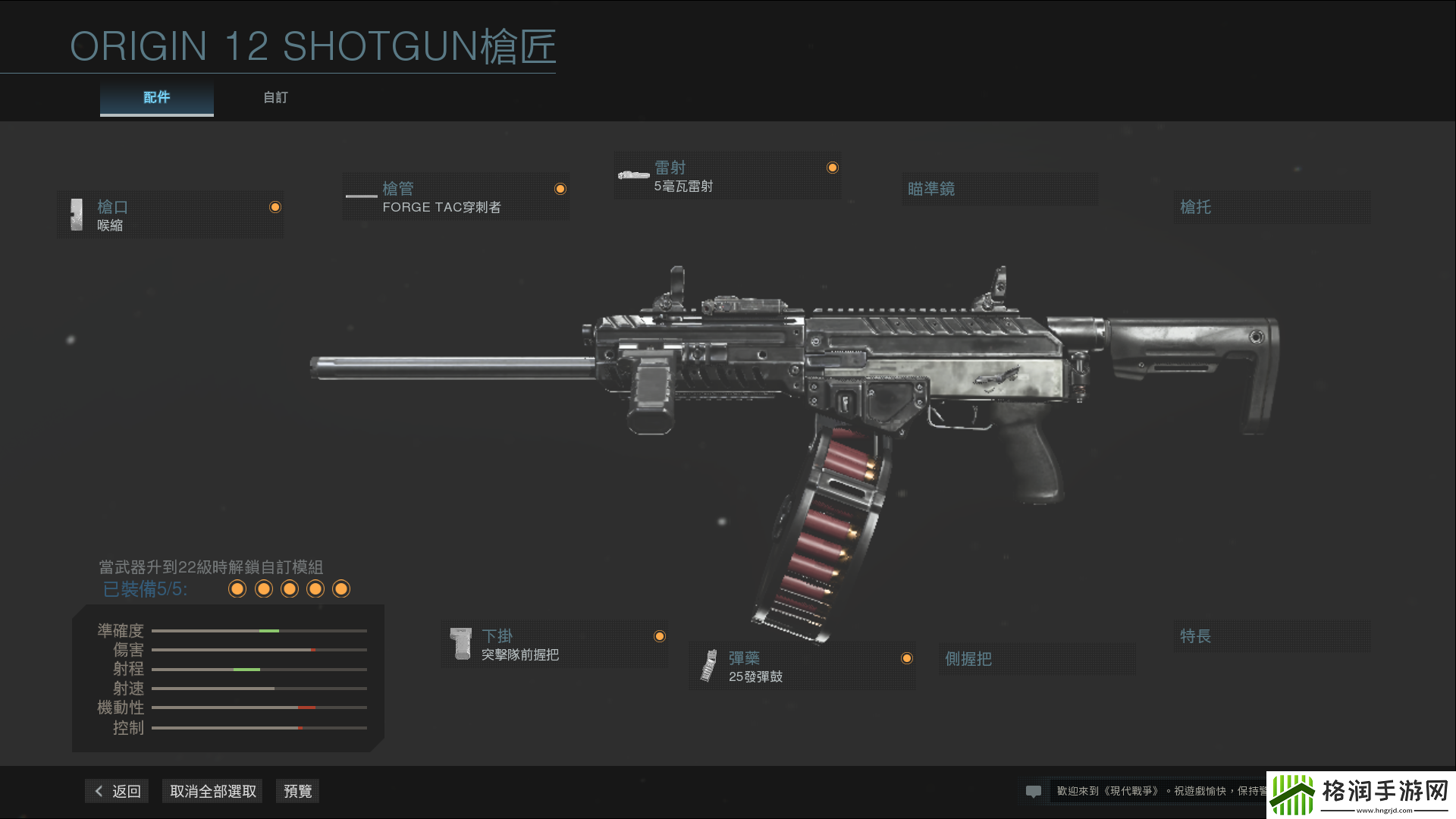Screen dimensions: 1456x819
Task: Switch to the 配件 attachments tab
Action: (x=156, y=98)
